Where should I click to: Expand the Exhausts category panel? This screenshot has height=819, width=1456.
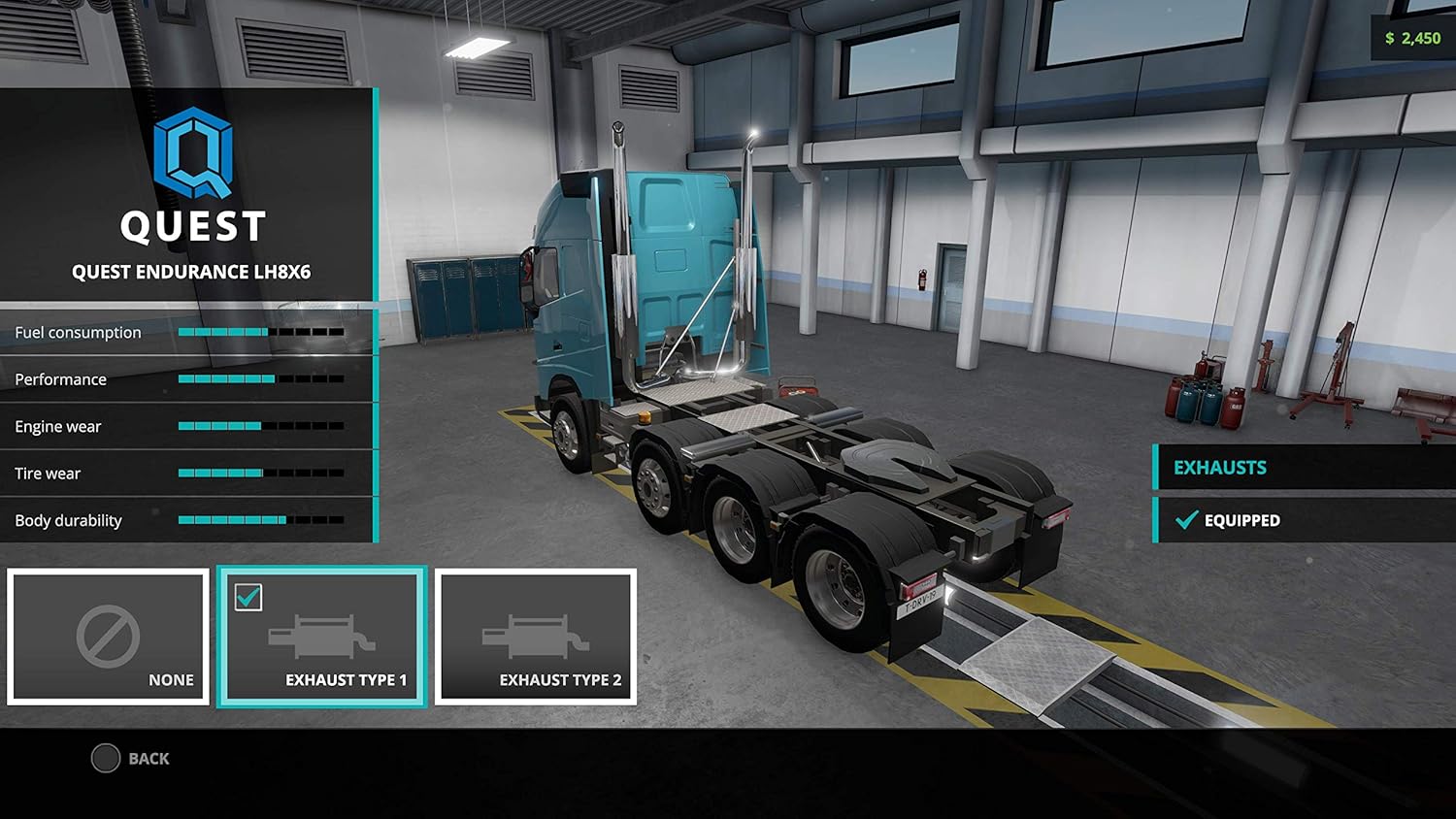1301,467
